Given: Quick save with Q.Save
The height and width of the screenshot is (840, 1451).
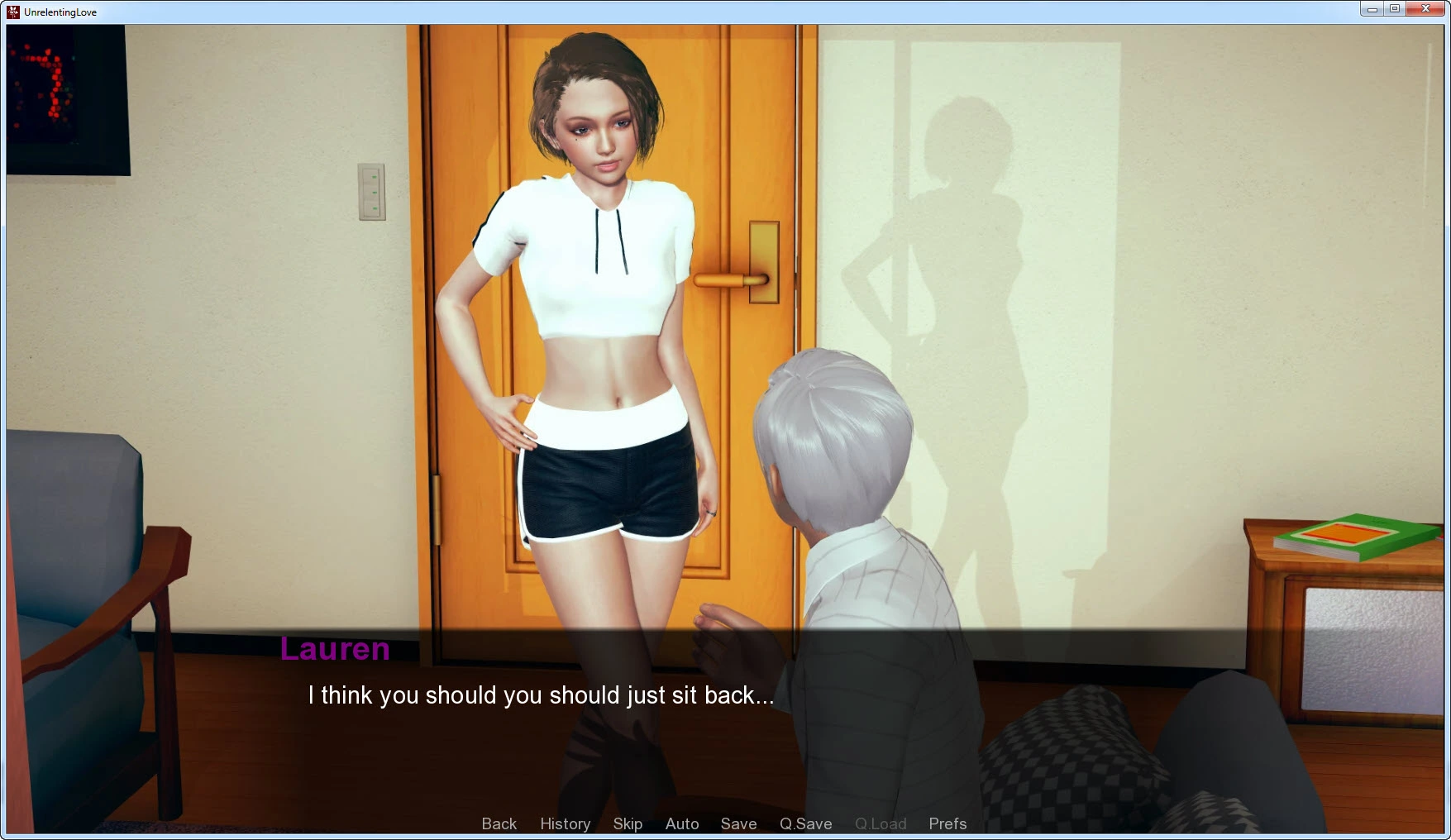Looking at the screenshot, I should 805,823.
